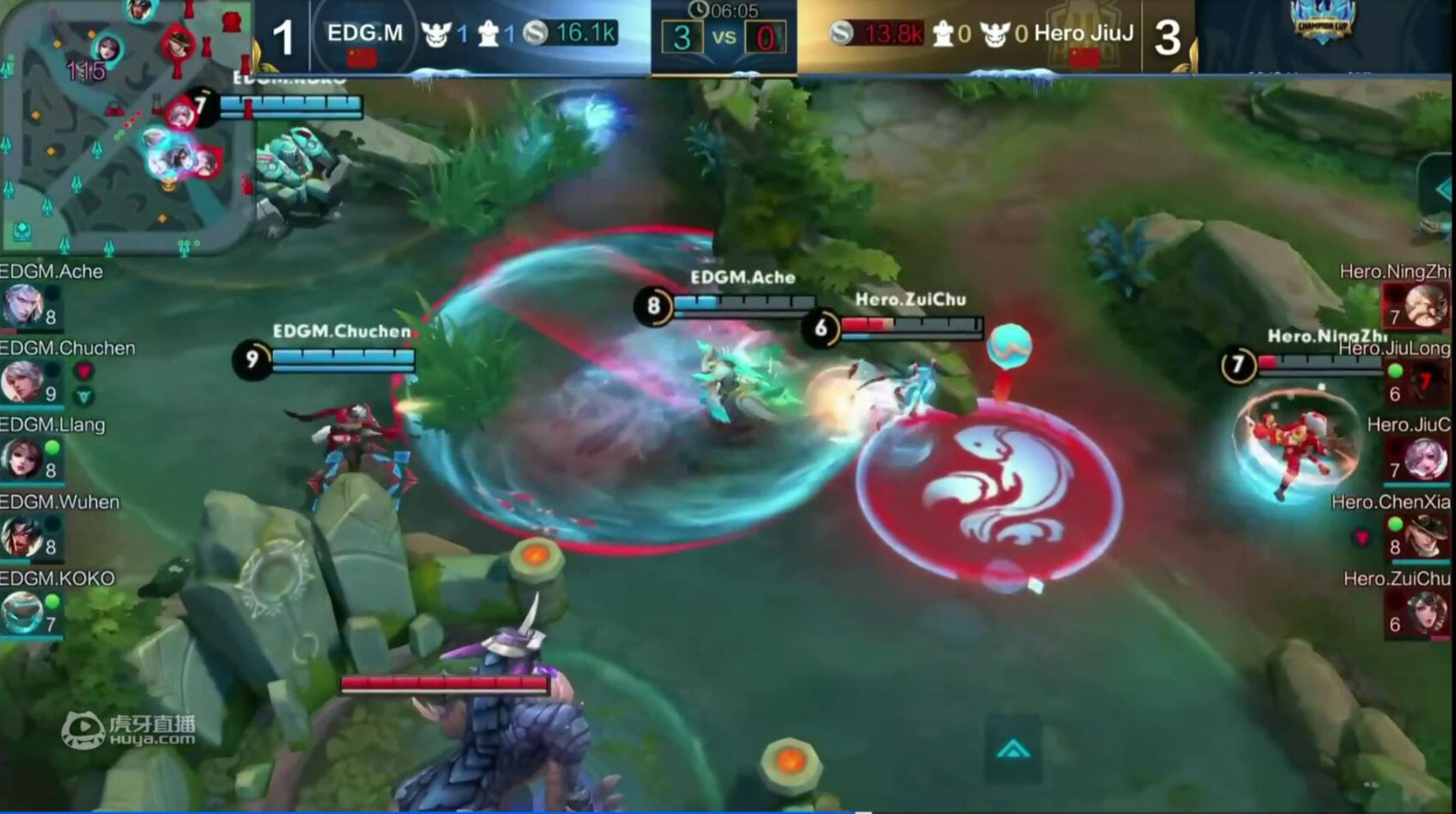Select EDGM.Ache's hero portrait
This screenshot has height=814, width=1456.
coord(22,304)
